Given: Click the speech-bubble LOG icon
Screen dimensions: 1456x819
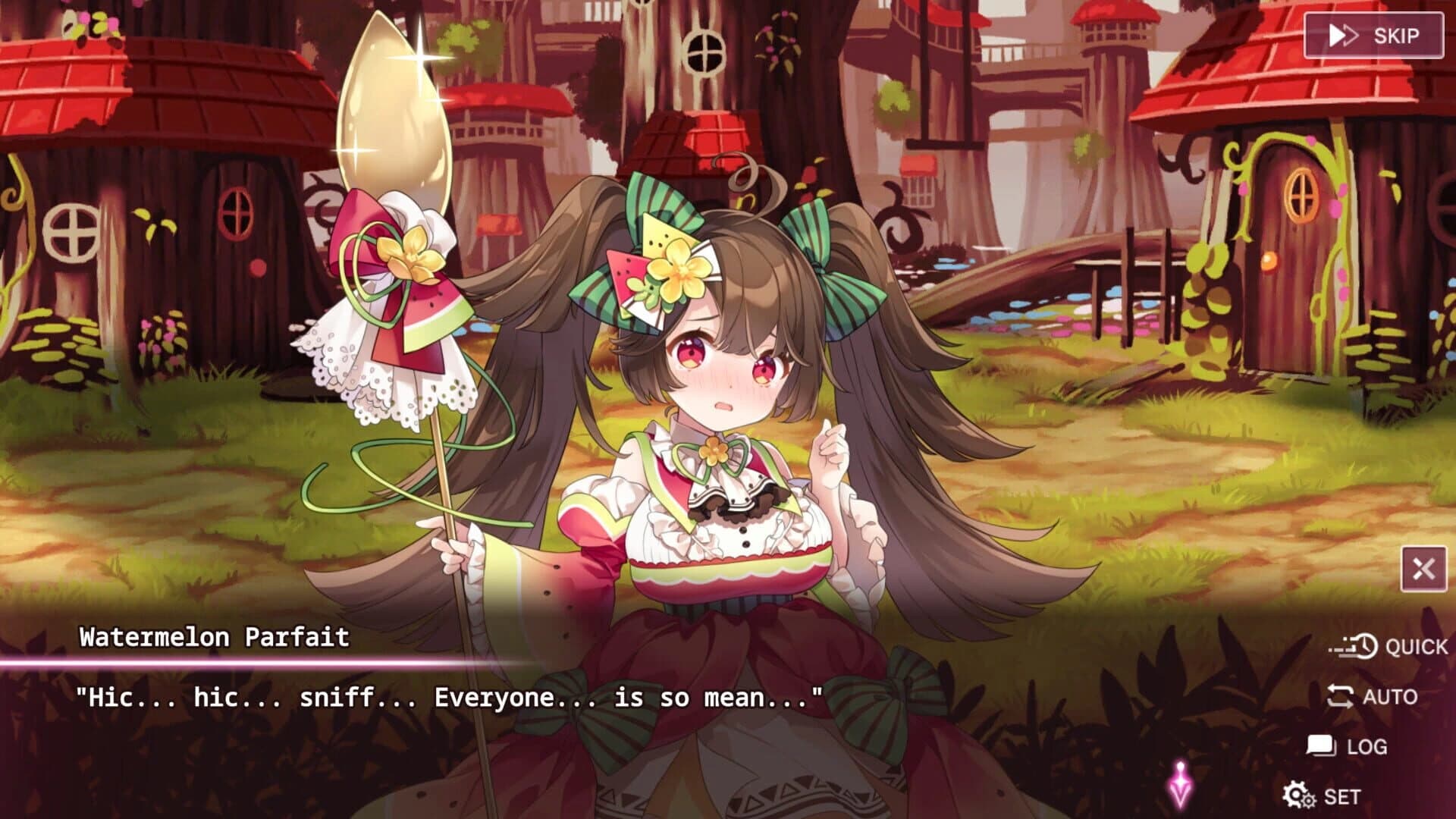Looking at the screenshot, I should pyautogui.click(x=1319, y=745).
